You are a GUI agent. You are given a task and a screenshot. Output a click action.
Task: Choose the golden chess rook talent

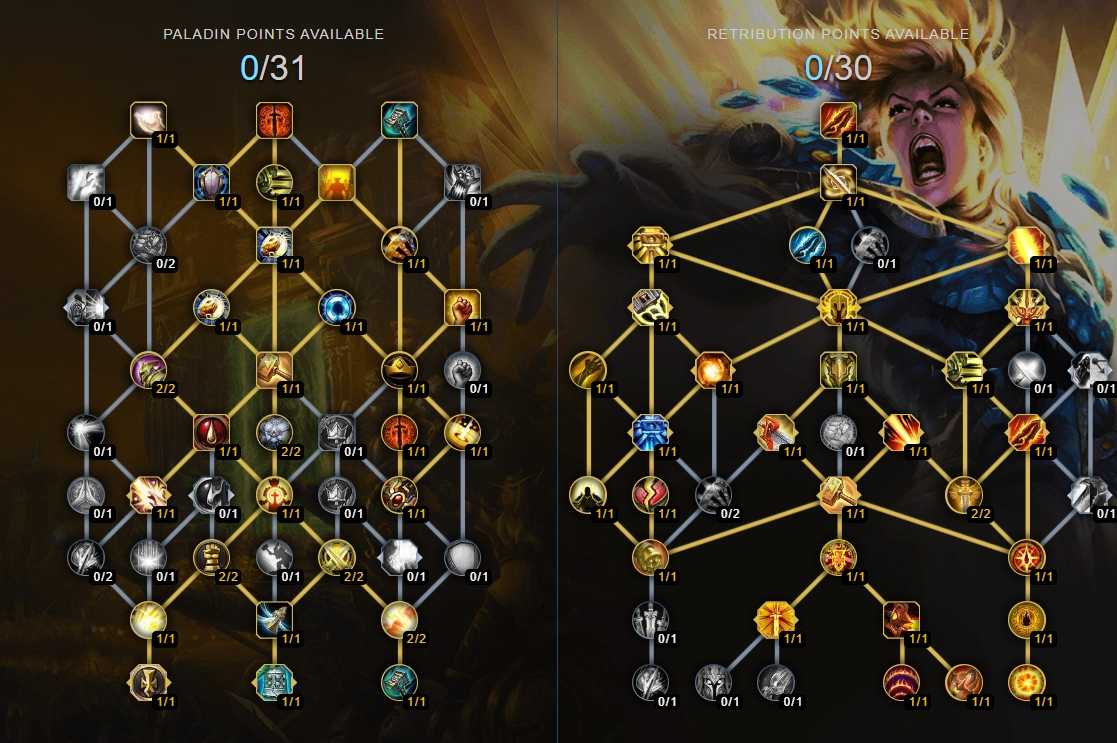tap(211, 557)
